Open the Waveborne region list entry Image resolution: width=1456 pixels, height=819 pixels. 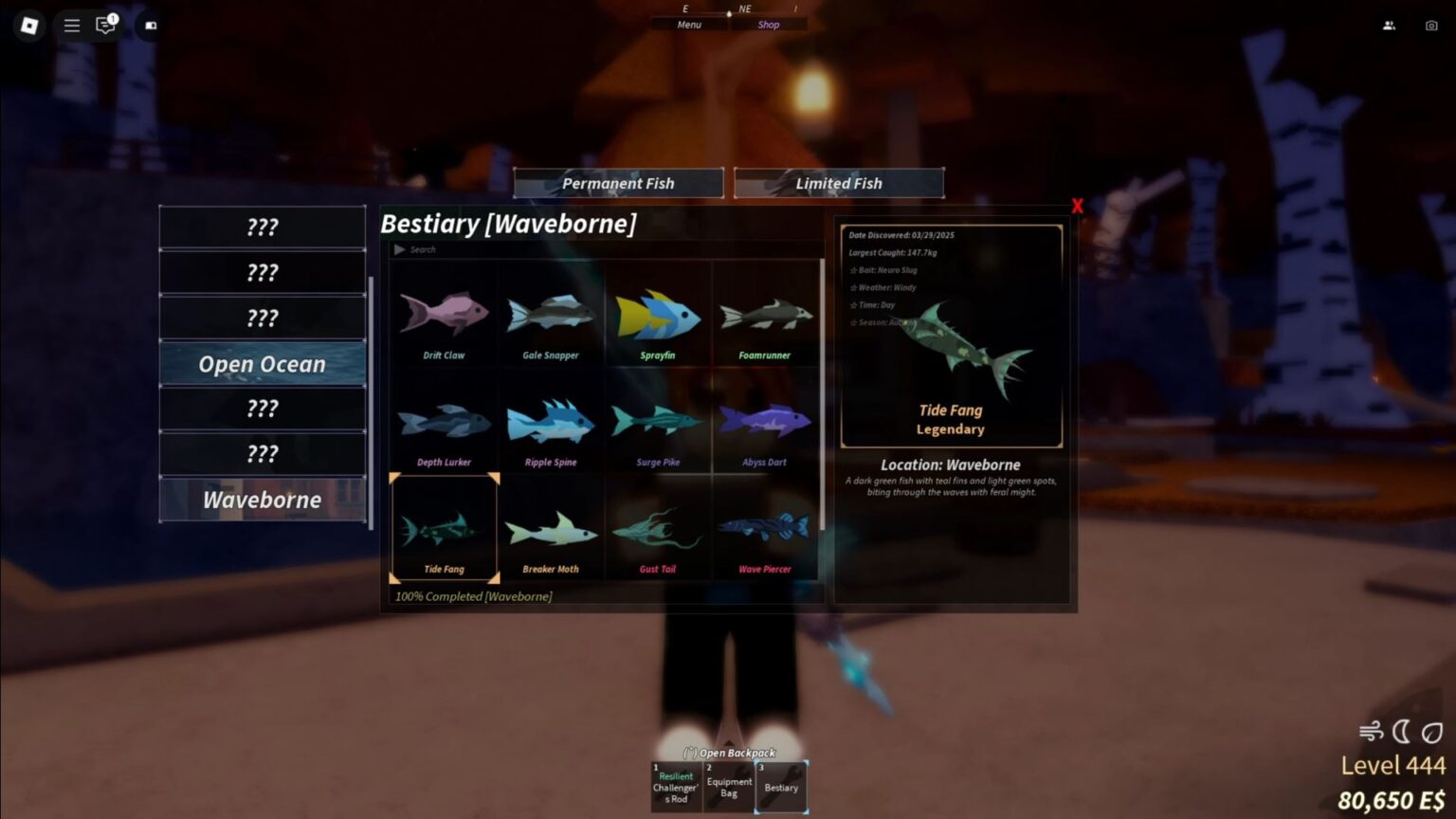point(262,500)
